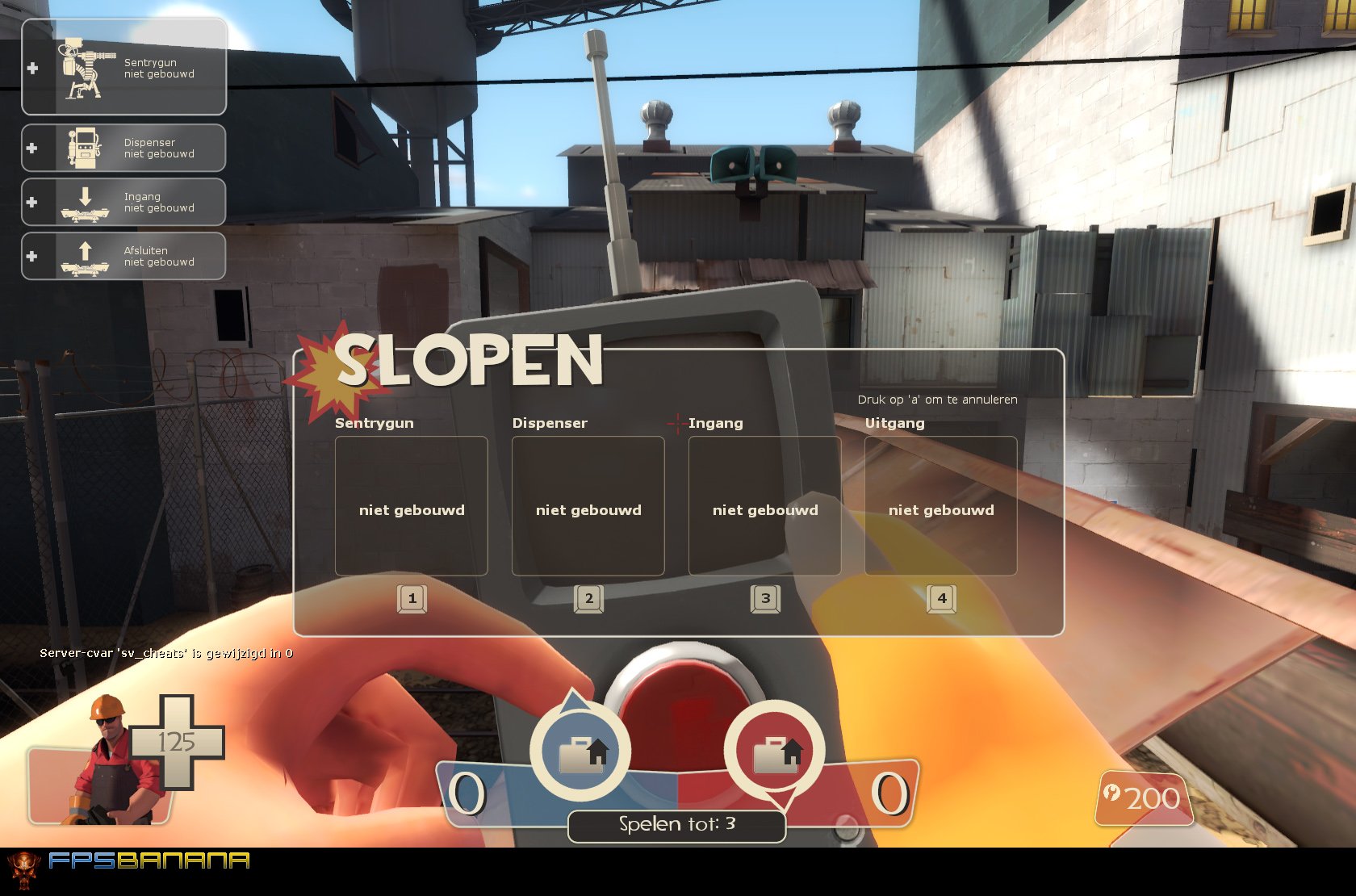Click the Spelen tot: 3 banner

point(676,825)
